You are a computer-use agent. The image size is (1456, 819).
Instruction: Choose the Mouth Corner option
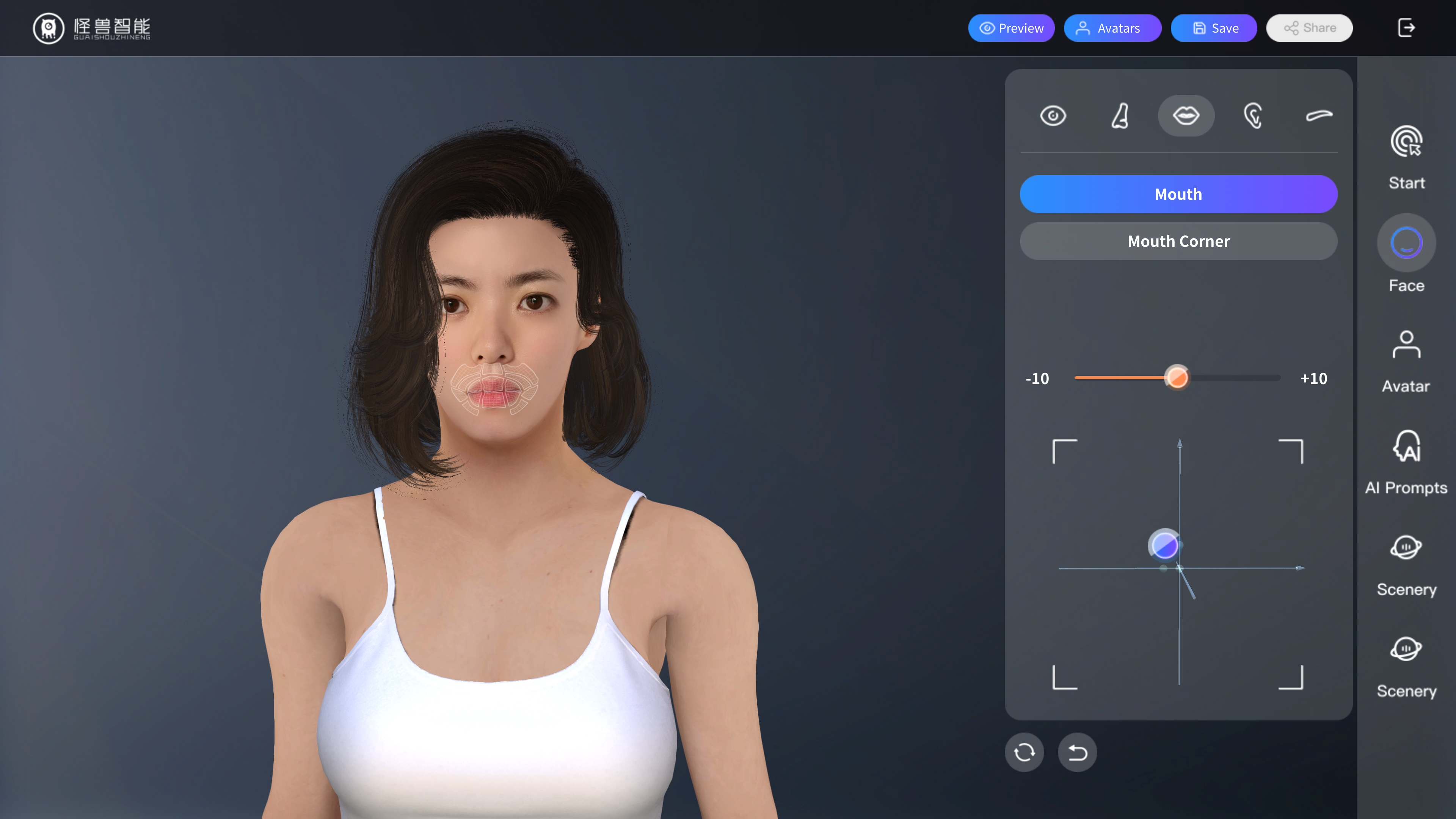(x=1178, y=242)
